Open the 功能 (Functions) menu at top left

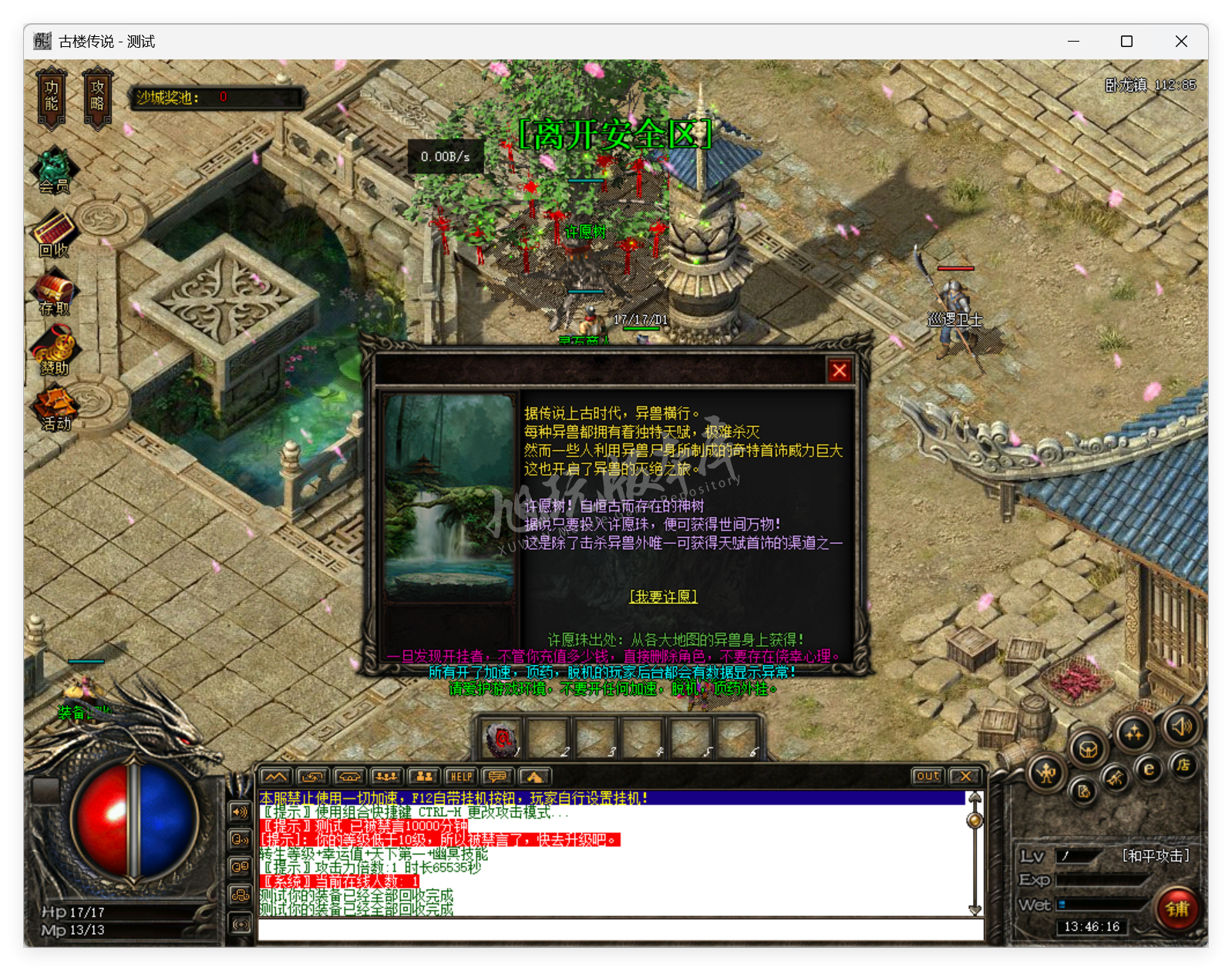click(51, 96)
